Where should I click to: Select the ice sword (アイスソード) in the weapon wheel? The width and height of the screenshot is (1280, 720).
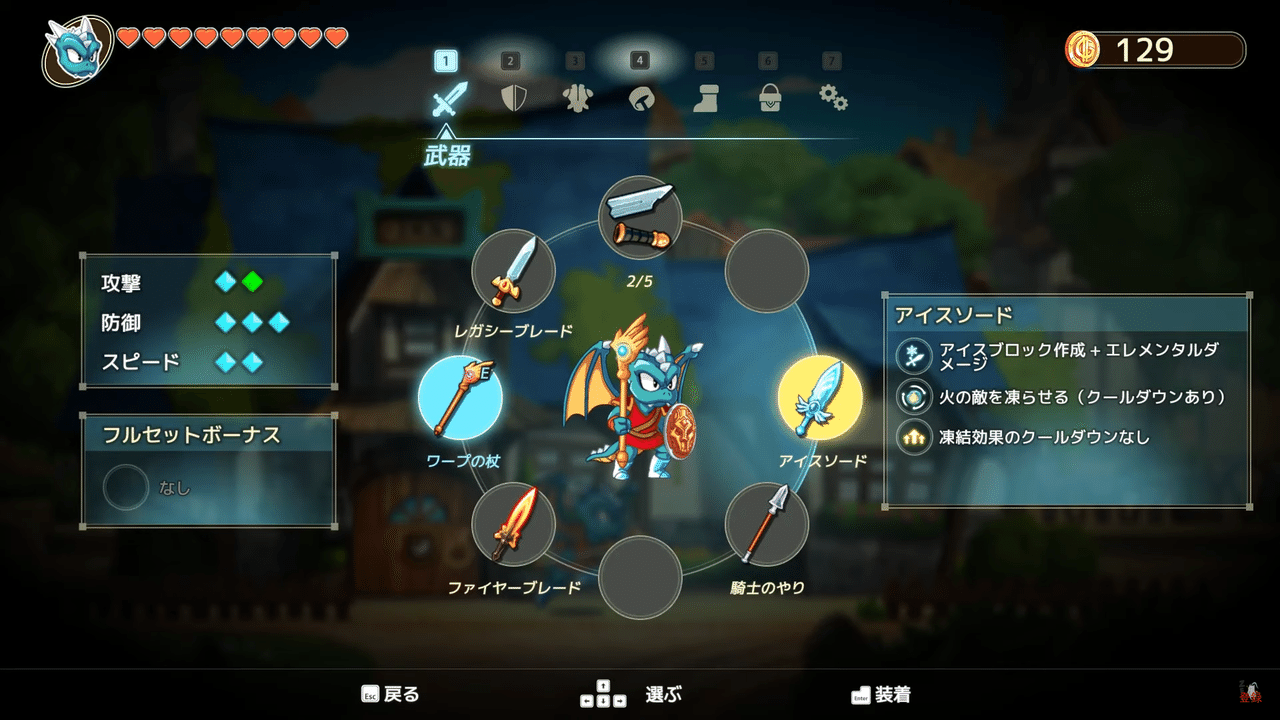pyautogui.click(x=820, y=397)
